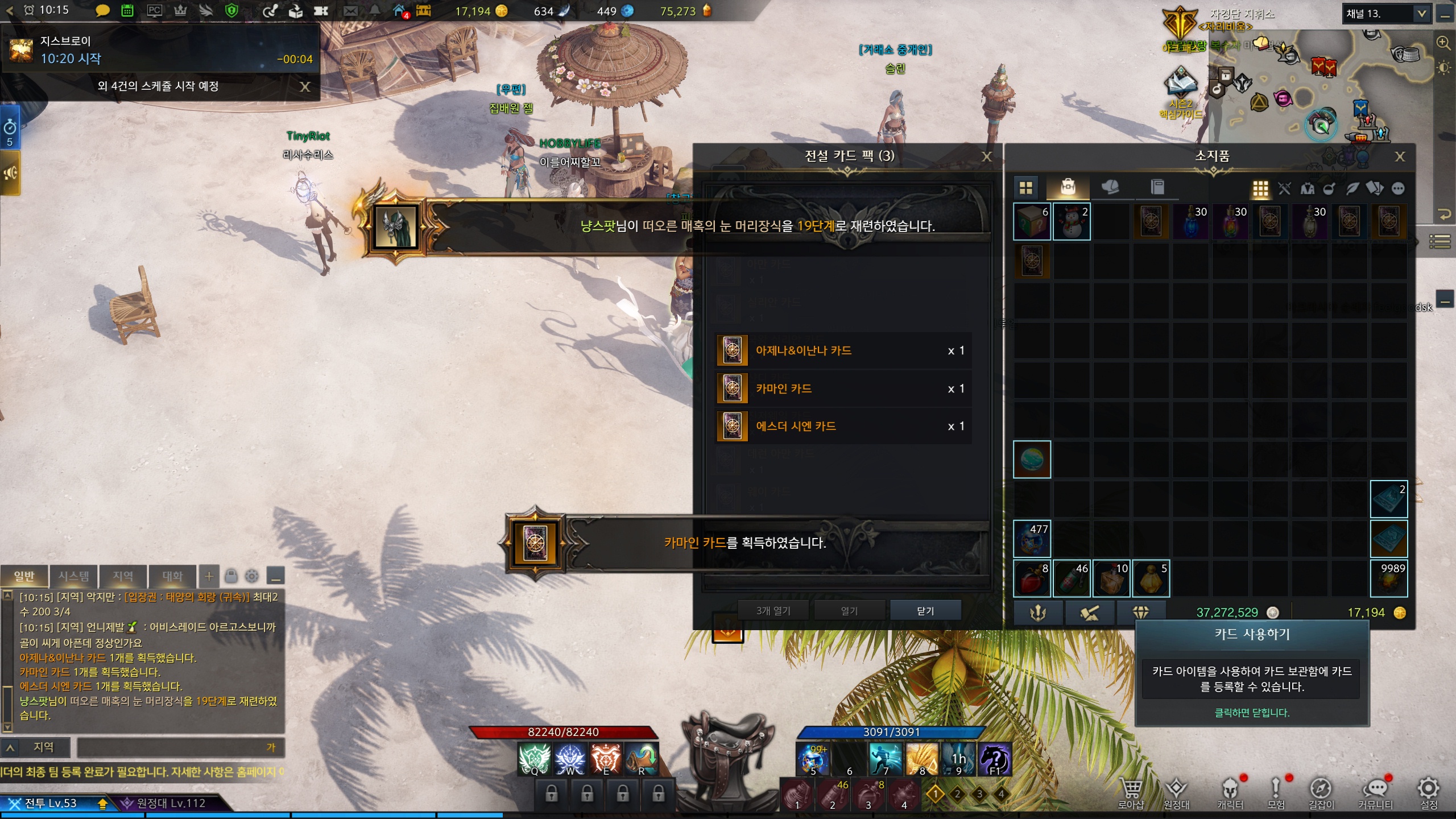Open the 대화 chat tab
Viewport: 1456px width, 819px height.
[172, 576]
